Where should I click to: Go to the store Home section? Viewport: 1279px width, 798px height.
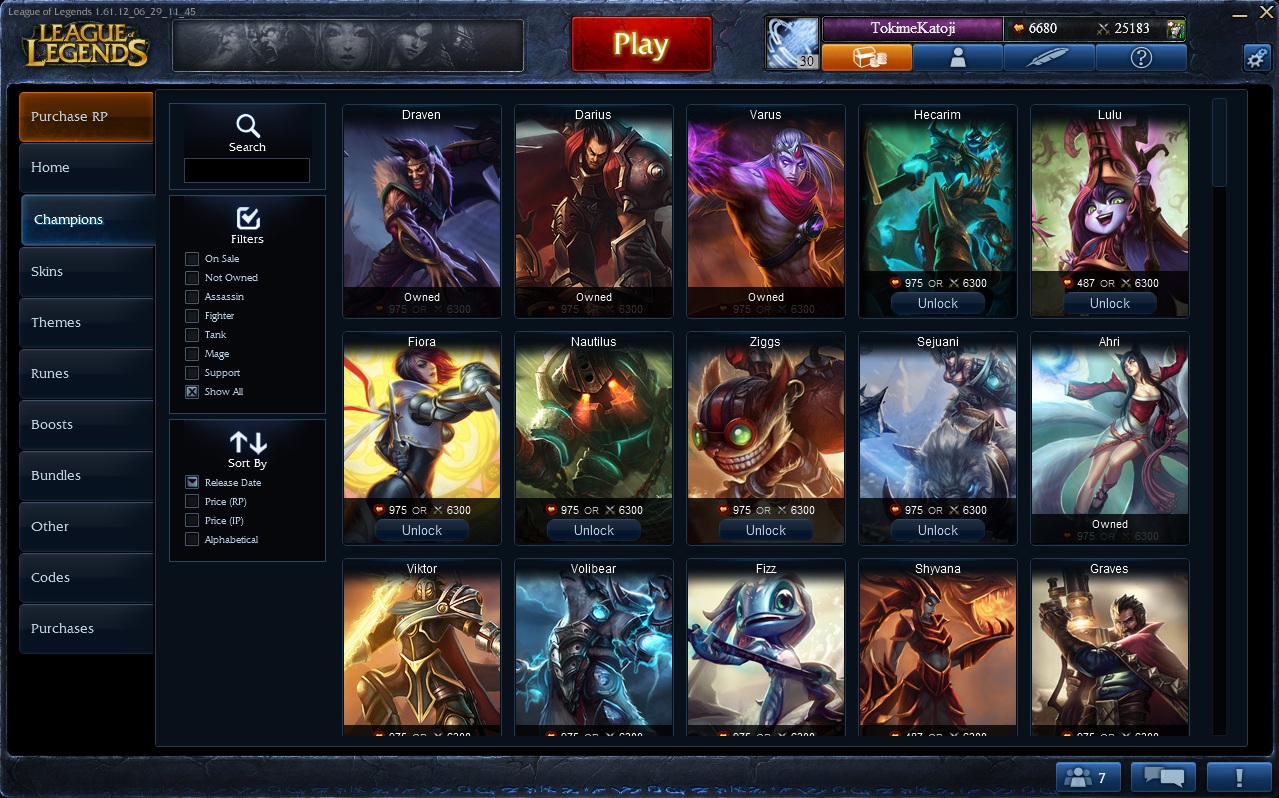(x=86, y=168)
